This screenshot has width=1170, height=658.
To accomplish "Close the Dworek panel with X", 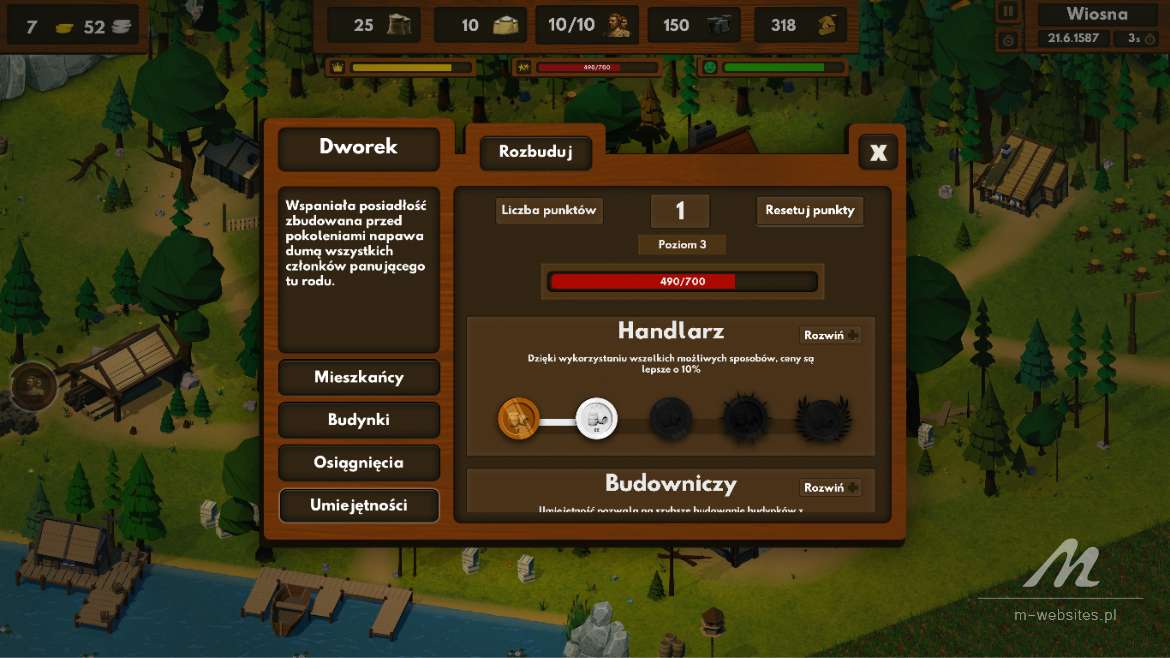I will coord(878,152).
